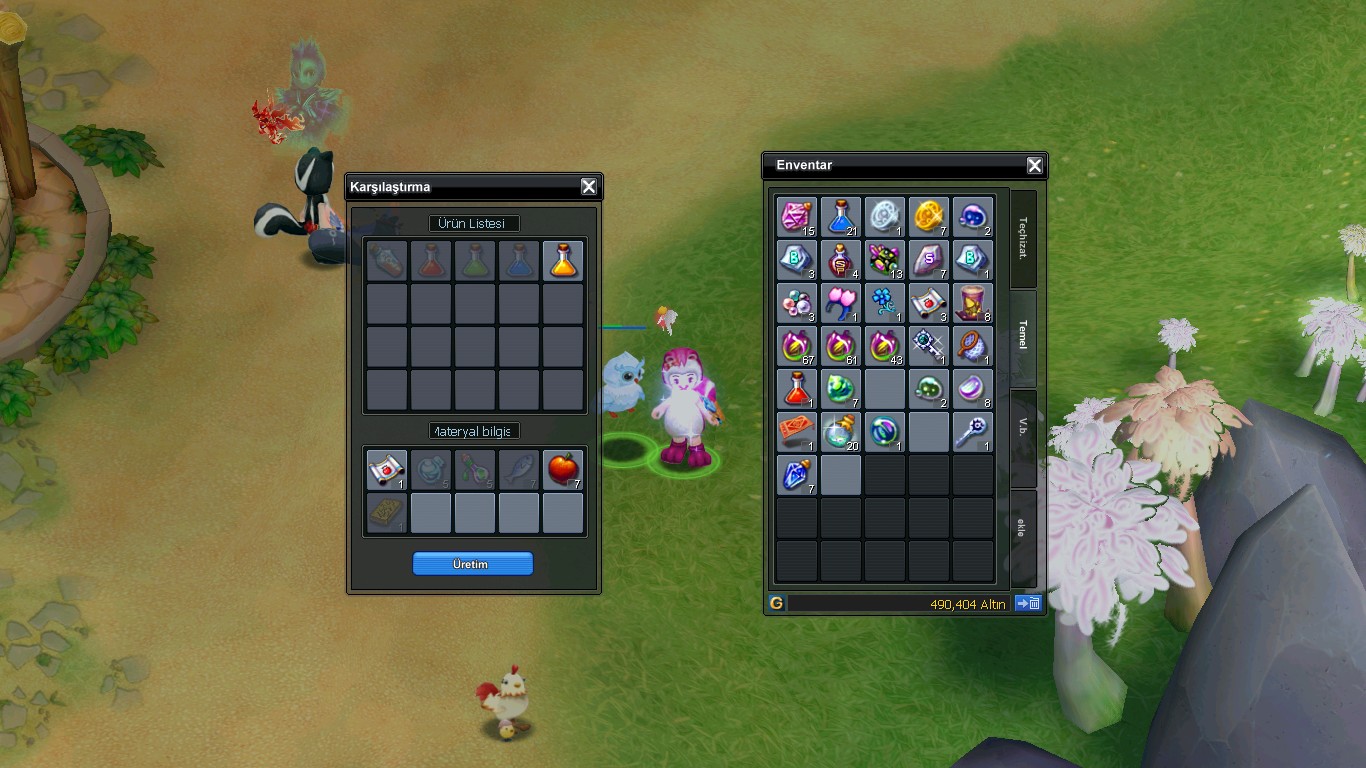This screenshot has width=1366, height=768.
Task: Select the red potion in inventory
Action: coord(797,389)
